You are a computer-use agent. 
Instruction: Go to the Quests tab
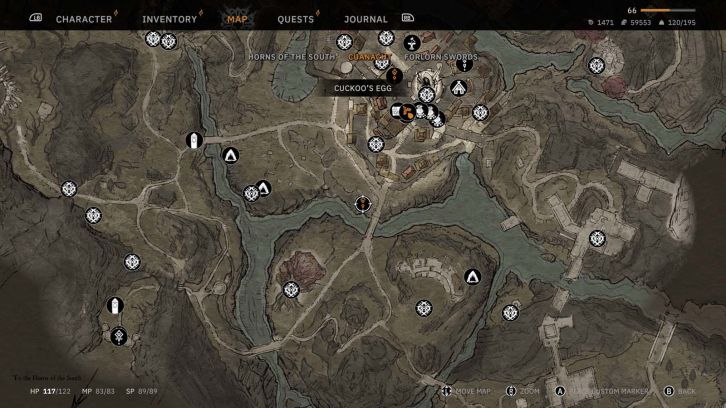coord(295,19)
